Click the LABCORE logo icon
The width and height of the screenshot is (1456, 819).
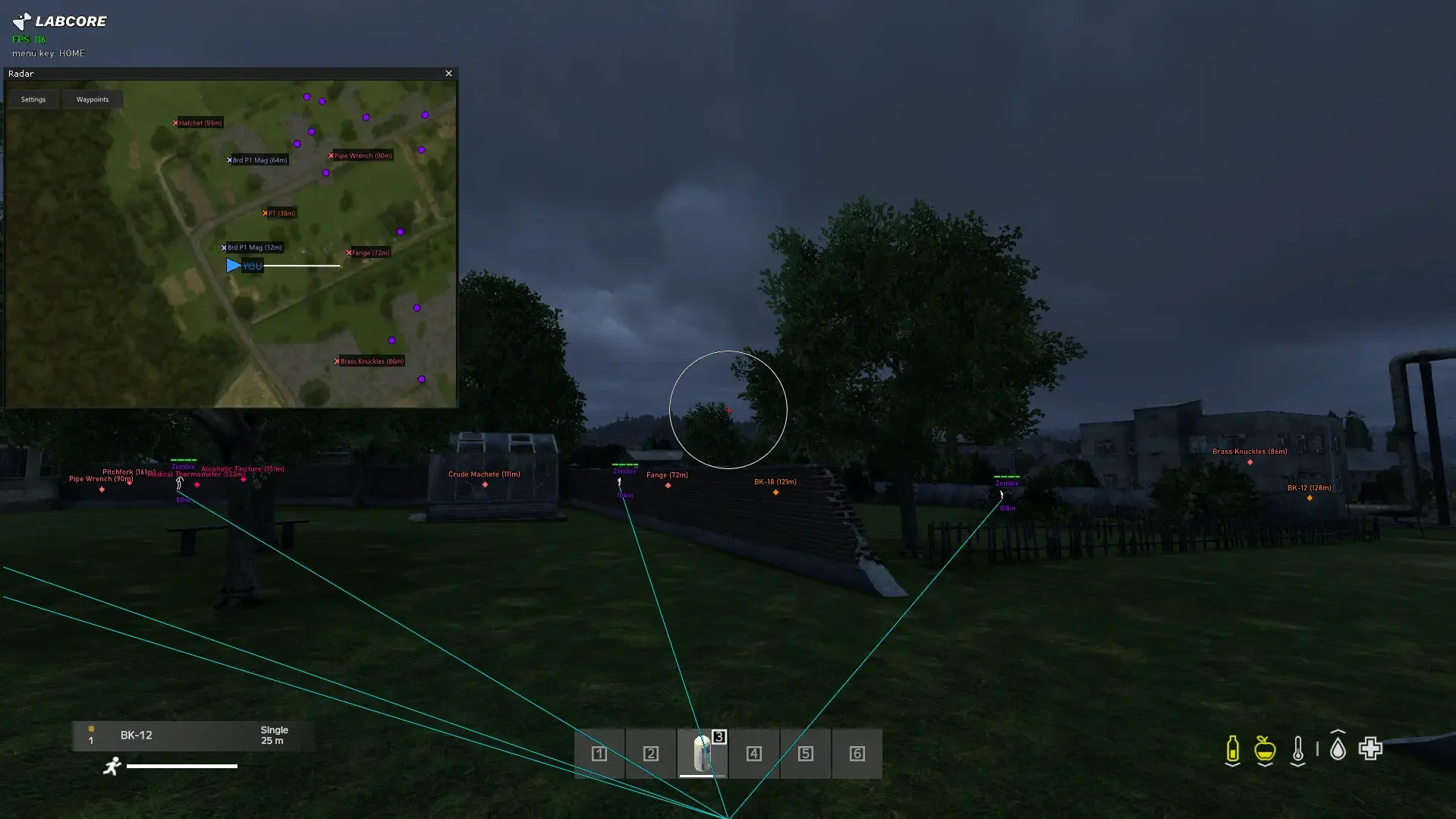pos(20,20)
